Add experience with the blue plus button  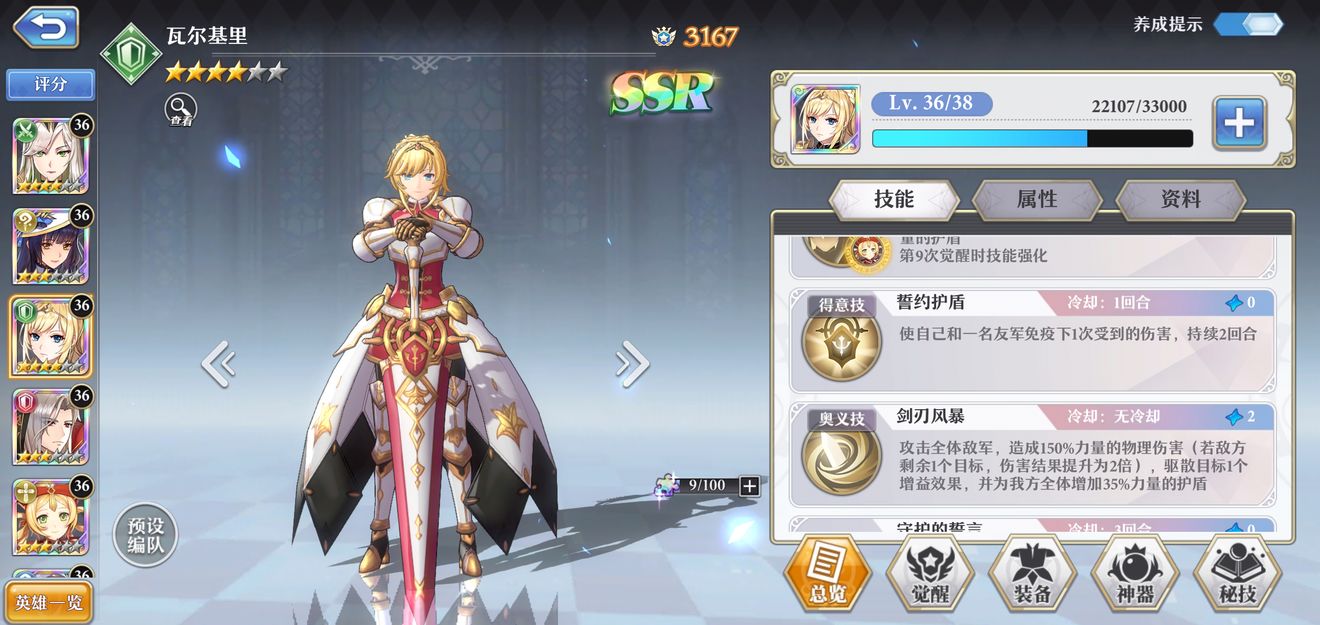[1239, 124]
